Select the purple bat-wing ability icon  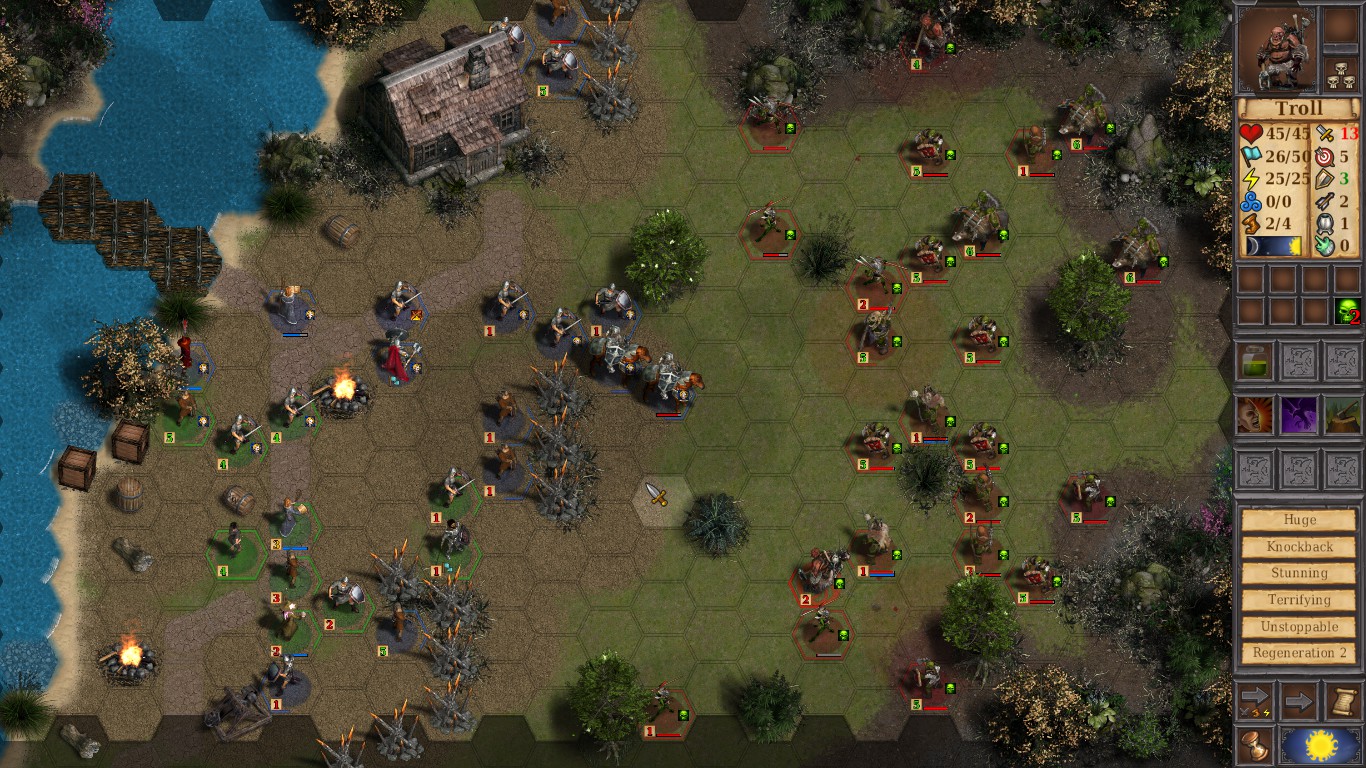tap(1297, 414)
